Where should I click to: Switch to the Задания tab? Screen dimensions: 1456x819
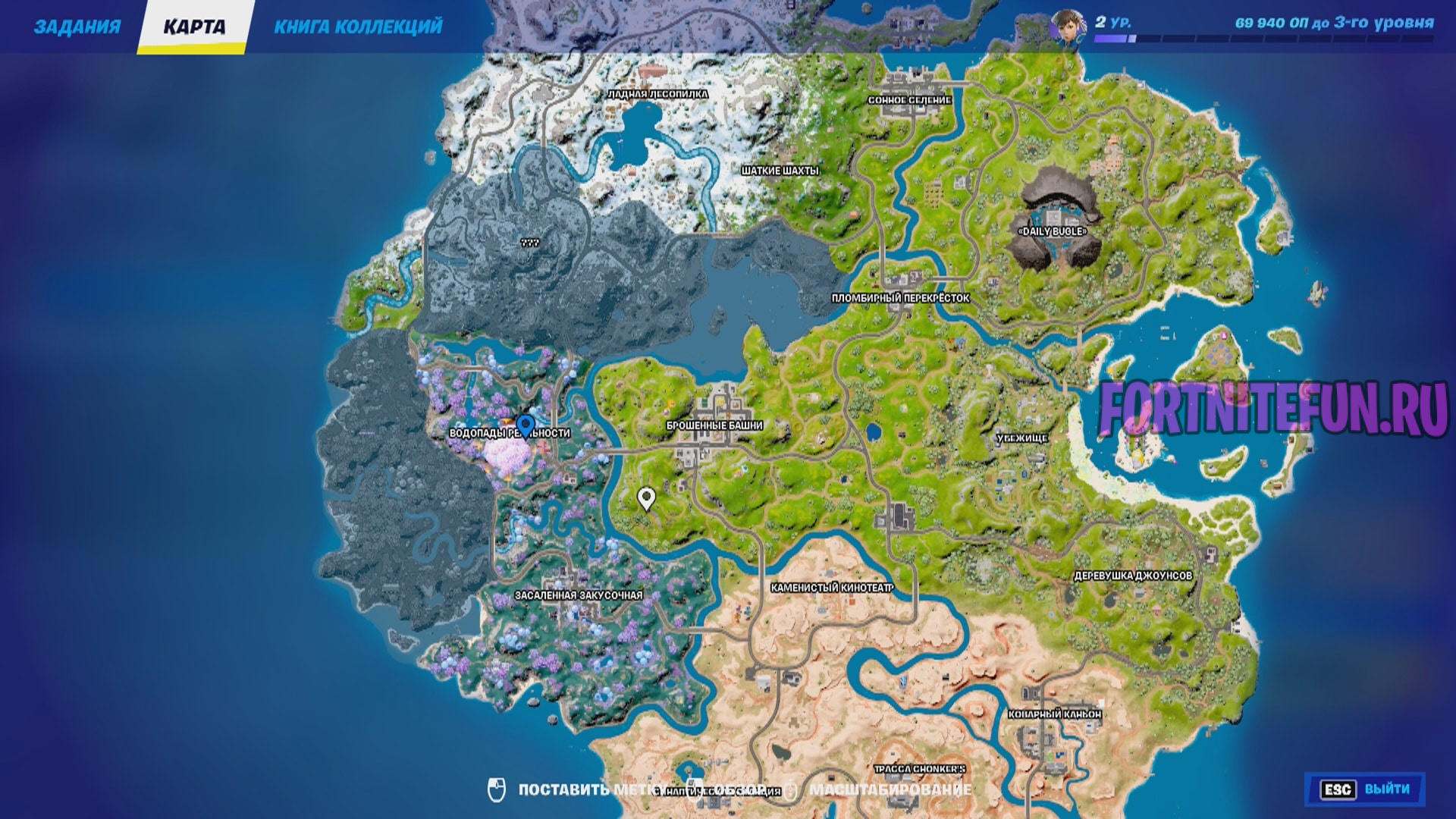[x=77, y=27]
